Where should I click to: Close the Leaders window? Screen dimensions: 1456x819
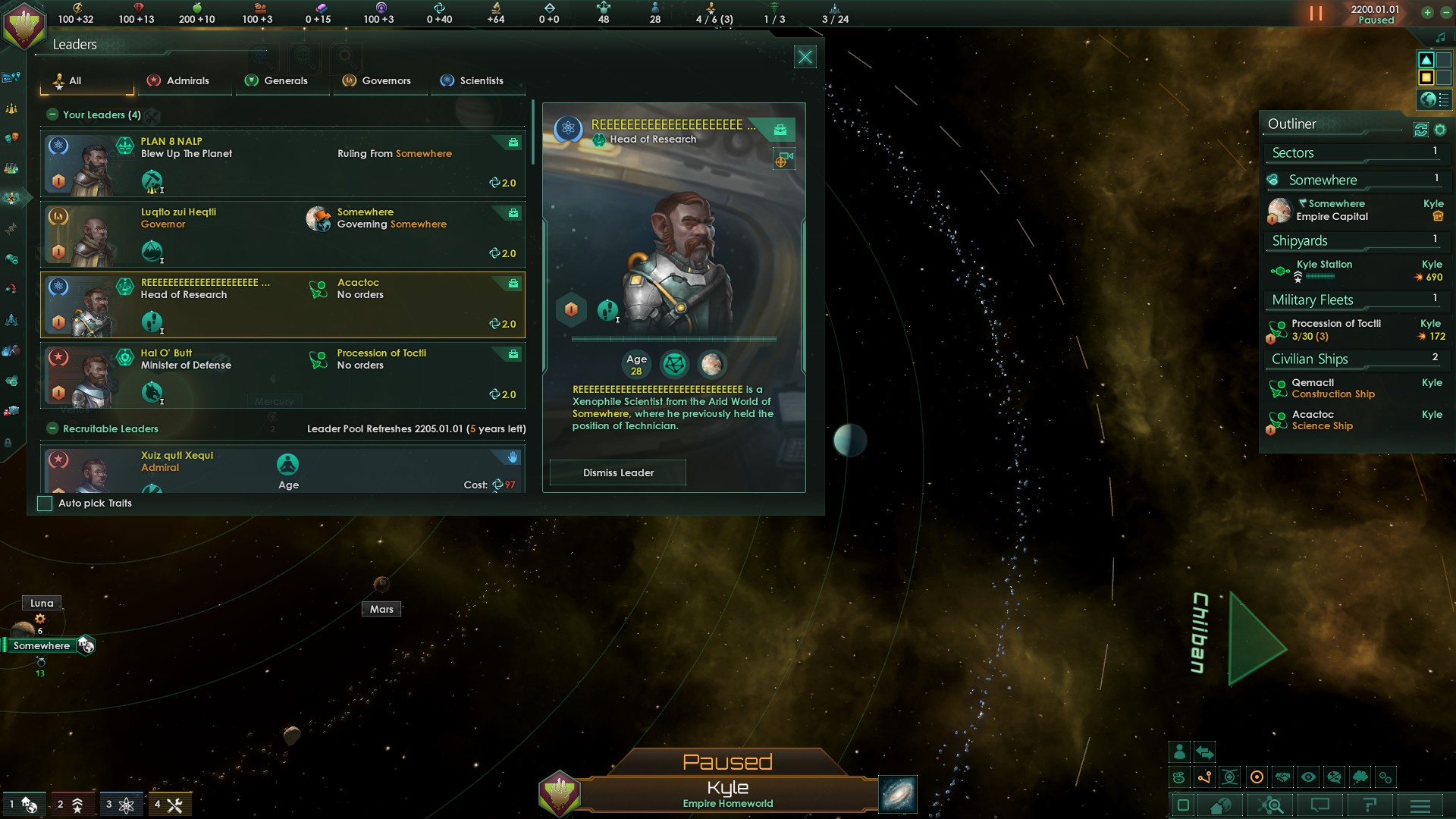click(x=805, y=57)
